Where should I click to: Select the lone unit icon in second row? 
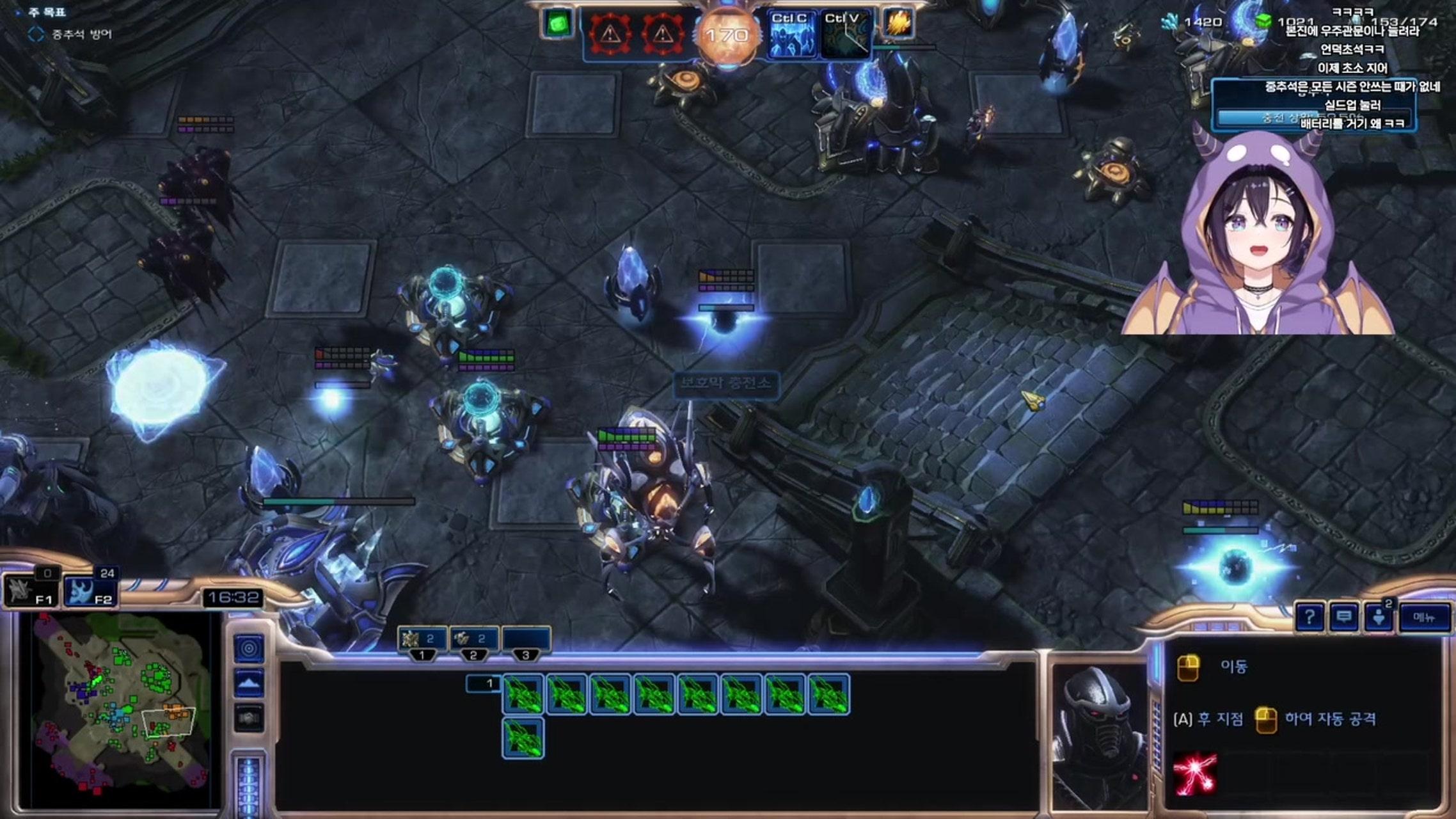click(x=523, y=738)
